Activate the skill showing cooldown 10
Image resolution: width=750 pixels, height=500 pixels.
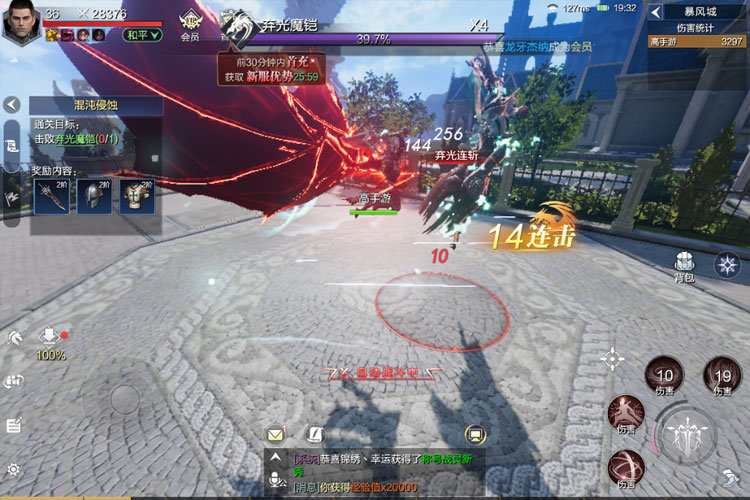[x=664, y=376]
